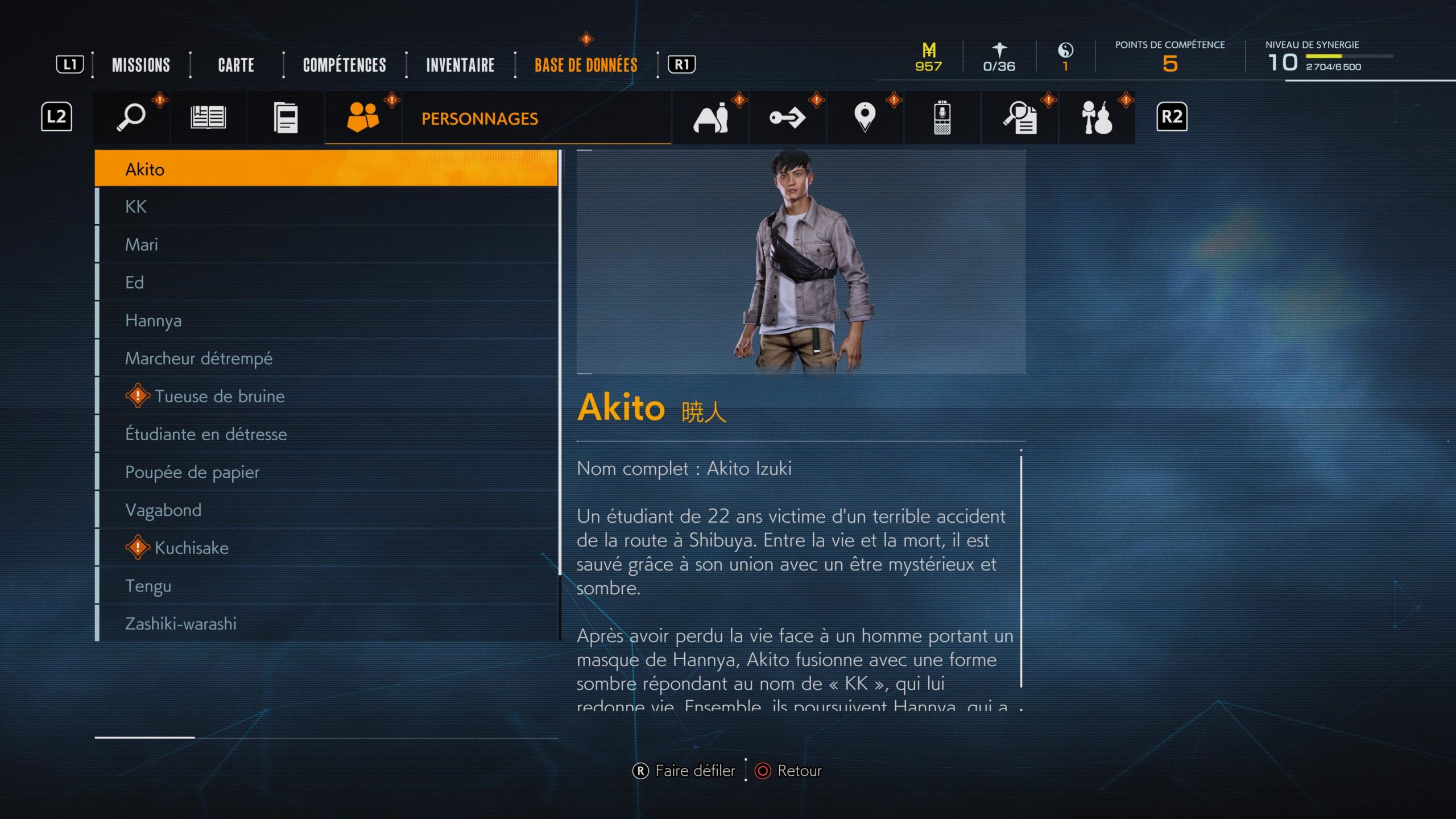1456x819 pixels.
Task: Go to the Compétences tab
Action: click(344, 65)
